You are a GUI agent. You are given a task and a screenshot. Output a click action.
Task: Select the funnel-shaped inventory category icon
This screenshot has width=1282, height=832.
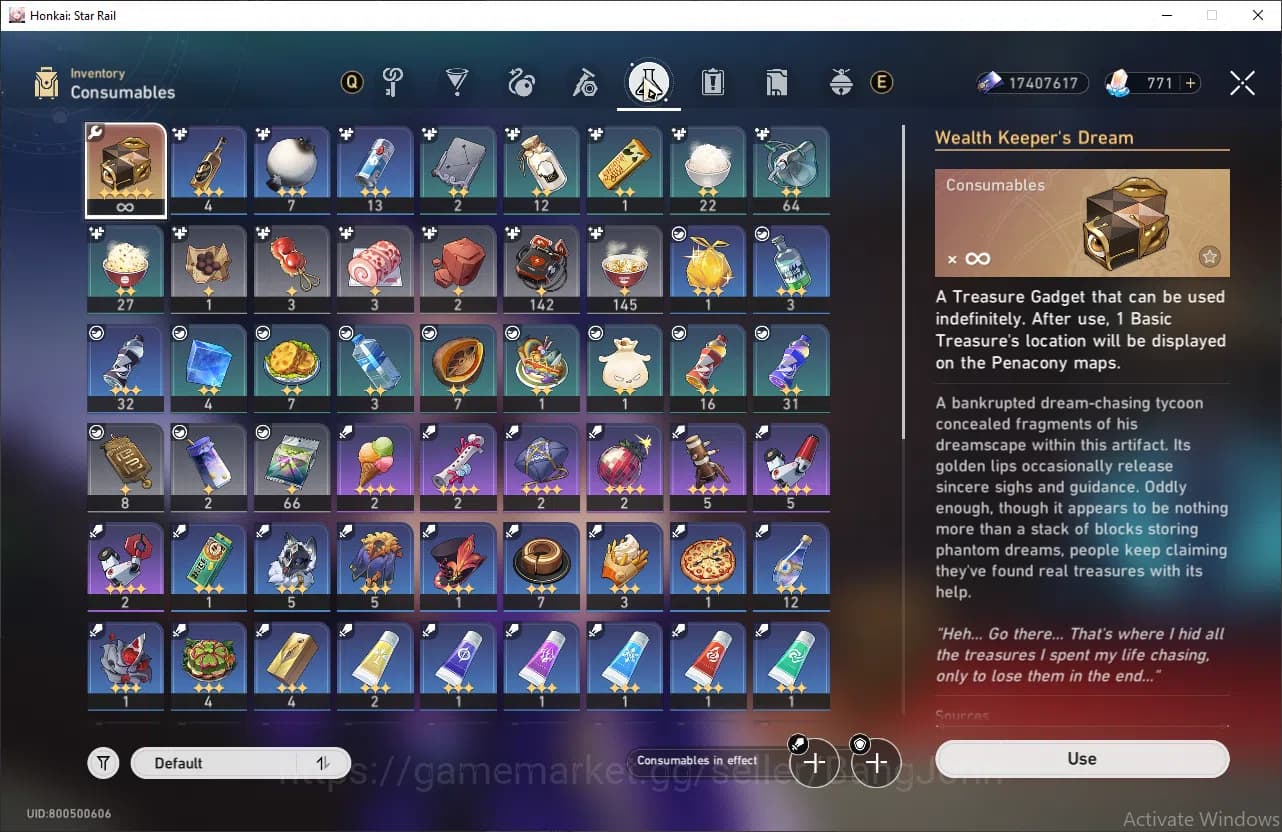coord(457,82)
